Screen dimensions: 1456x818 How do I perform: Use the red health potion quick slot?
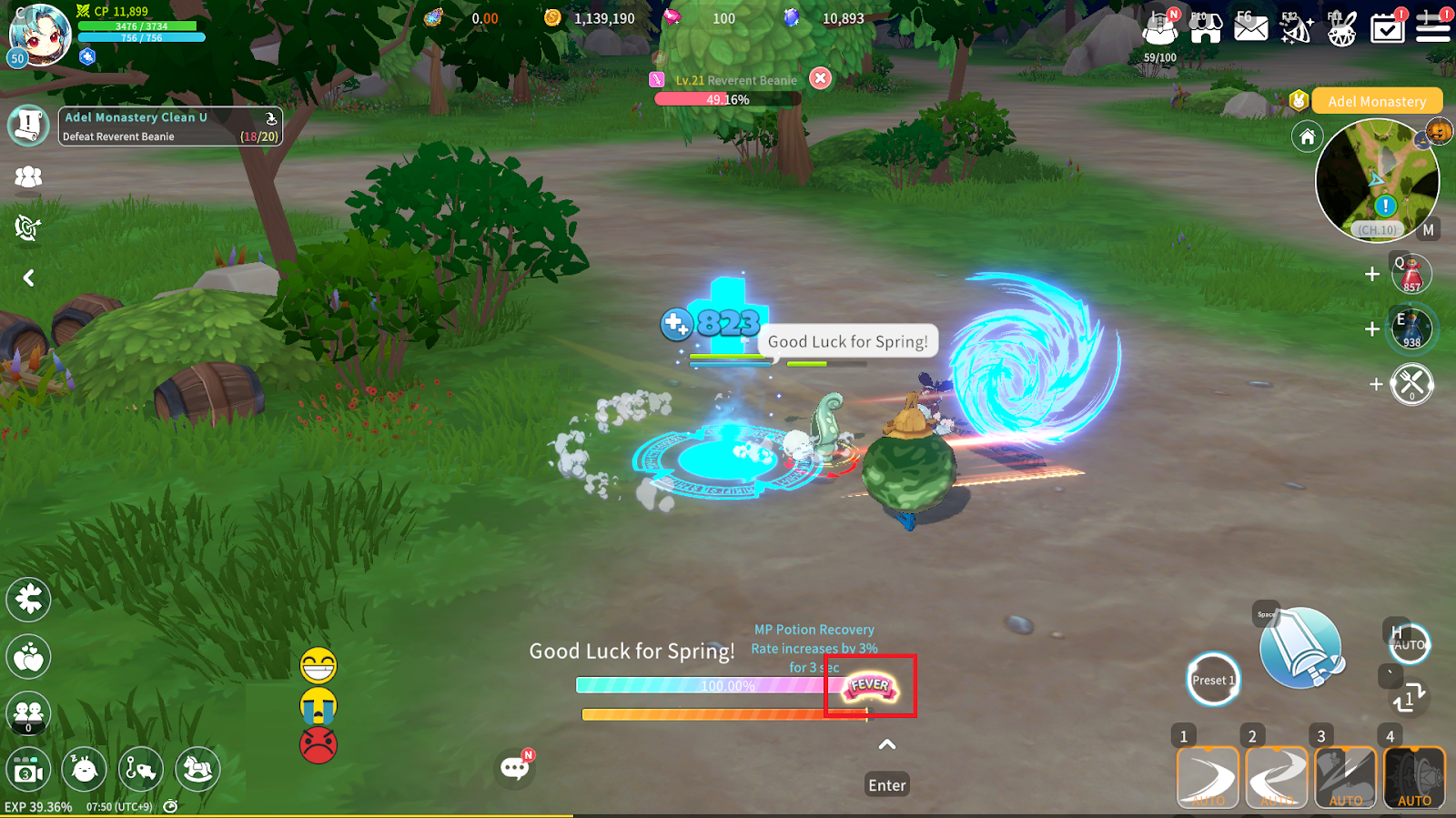pos(1411,274)
